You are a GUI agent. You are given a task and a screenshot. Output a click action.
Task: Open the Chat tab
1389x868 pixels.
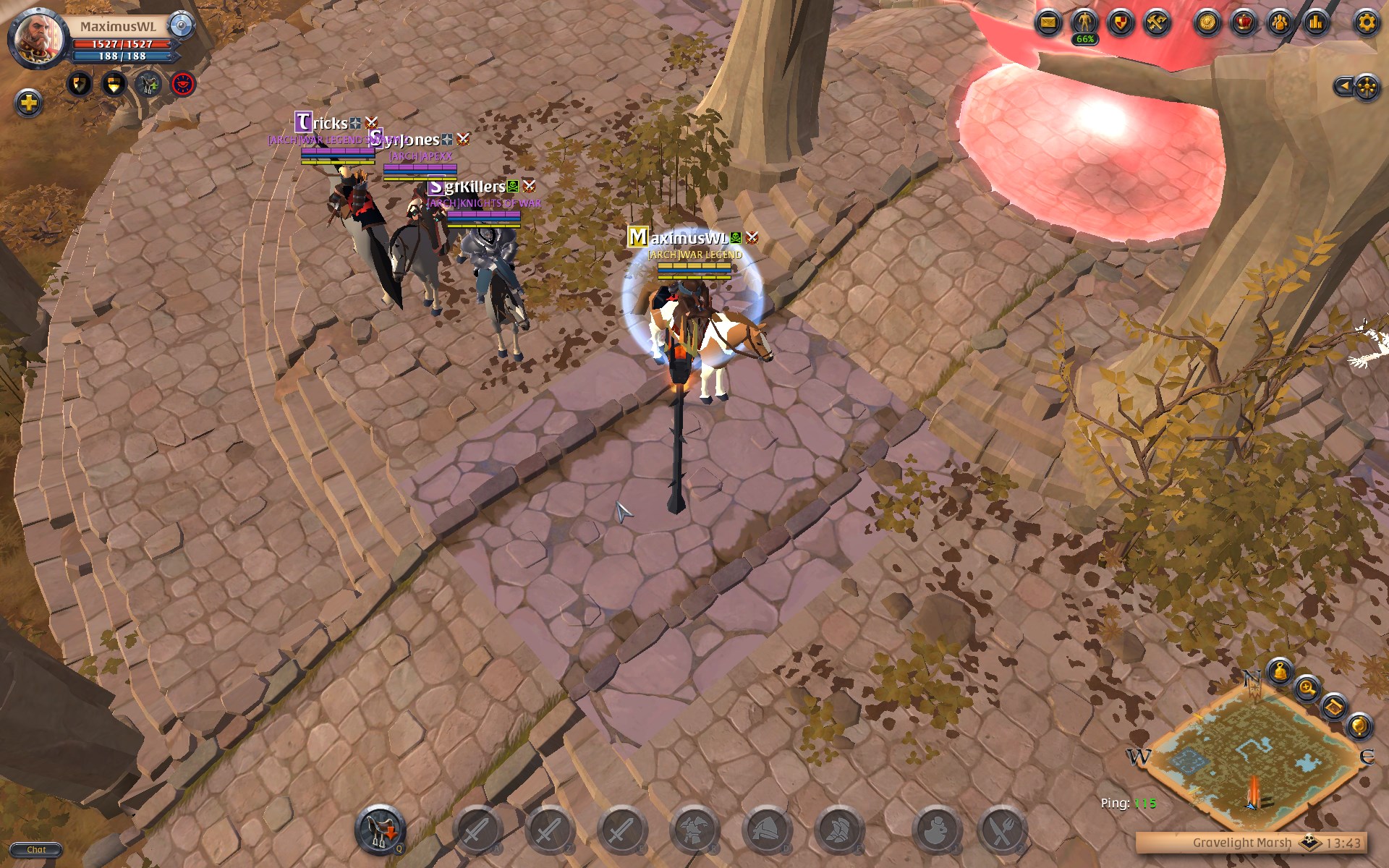coord(35,849)
